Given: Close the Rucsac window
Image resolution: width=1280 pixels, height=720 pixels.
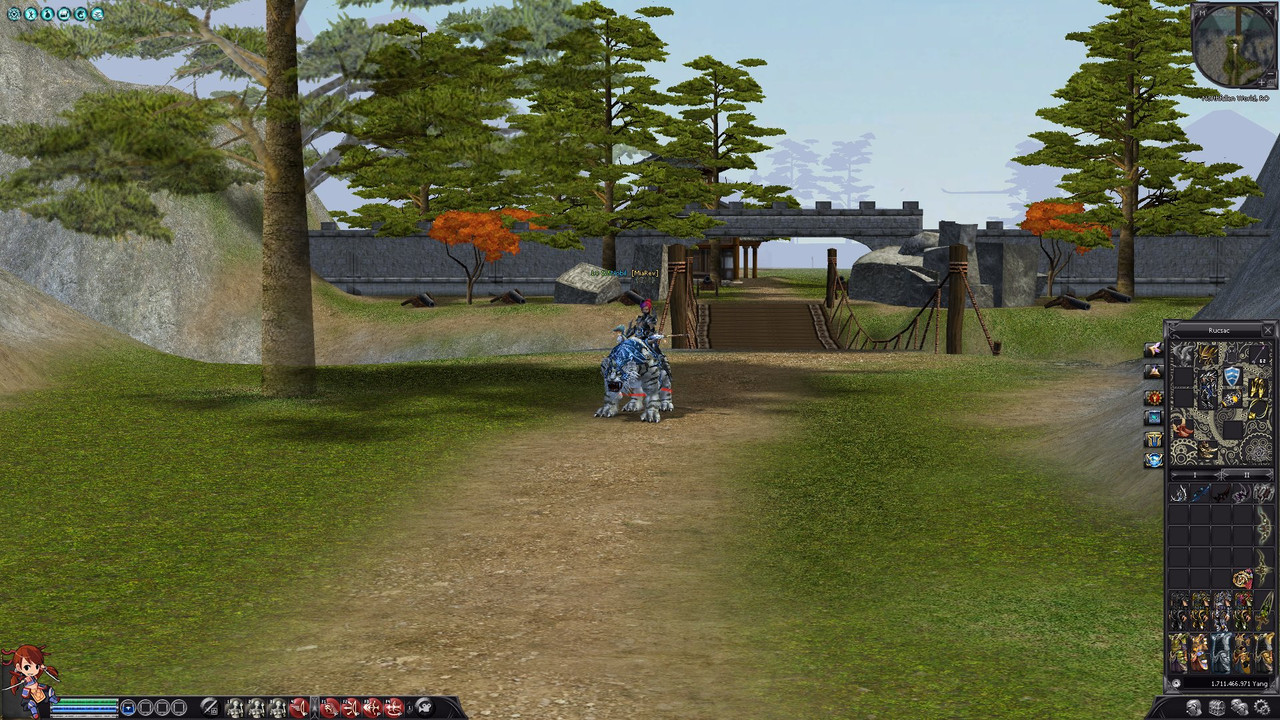Looking at the screenshot, I should [x=1268, y=330].
